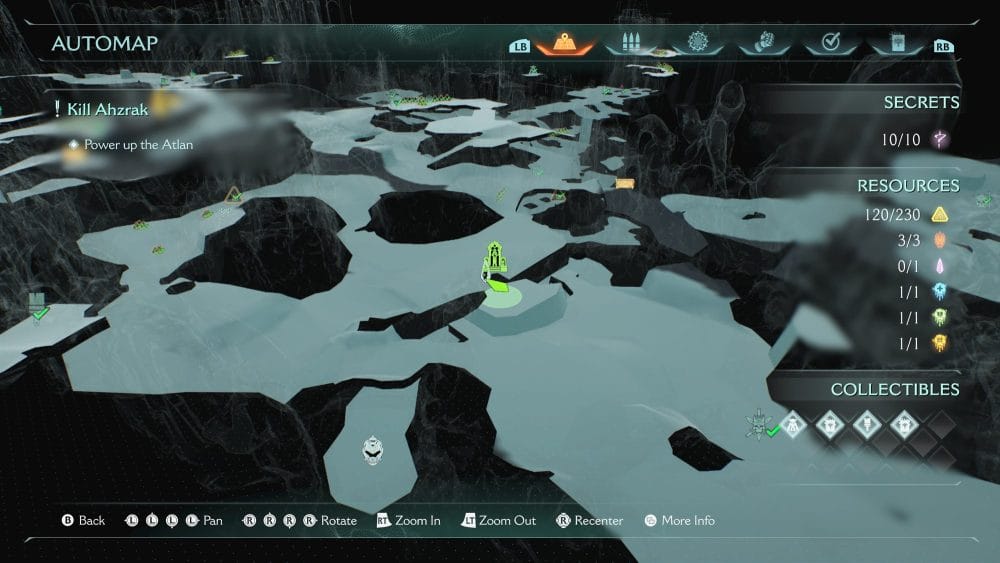Image resolution: width=1000 pixels, height=563 pixels.
Task: Select the orange rectangular marker on map
Action: [x=625, y=183]
